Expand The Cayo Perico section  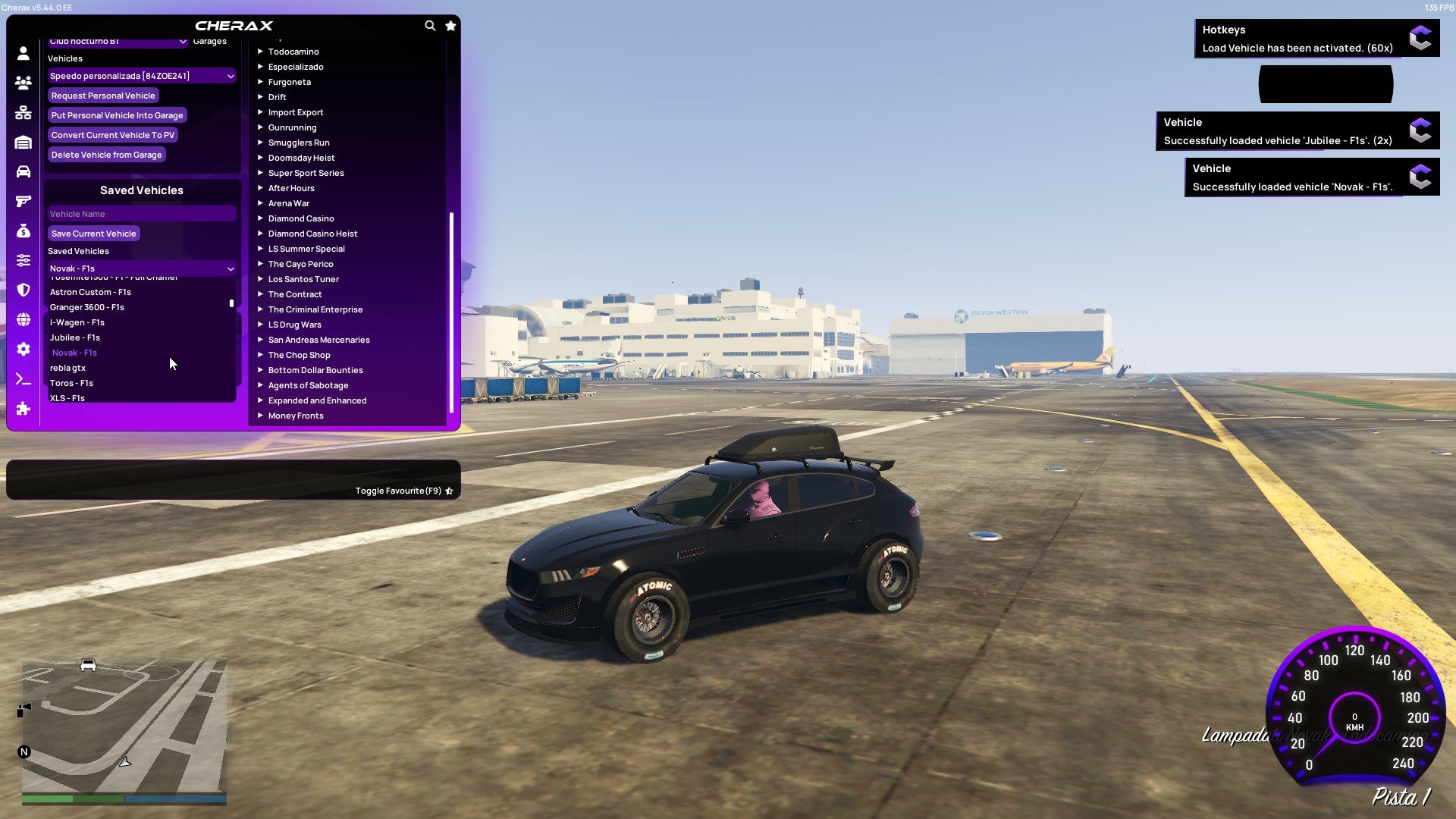point(300,263)
